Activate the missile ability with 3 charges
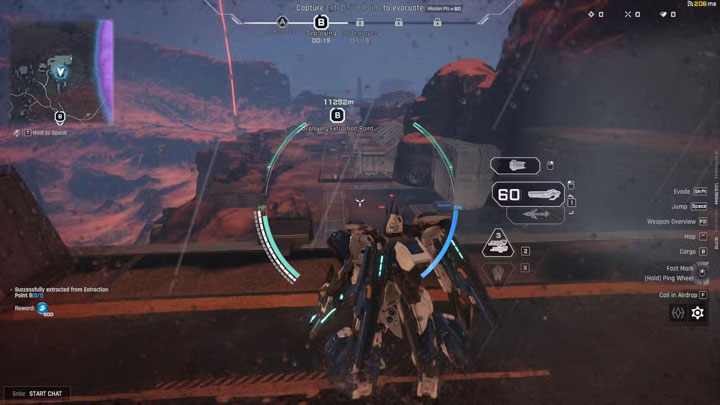The image size is (720, 405). (498, 244)
